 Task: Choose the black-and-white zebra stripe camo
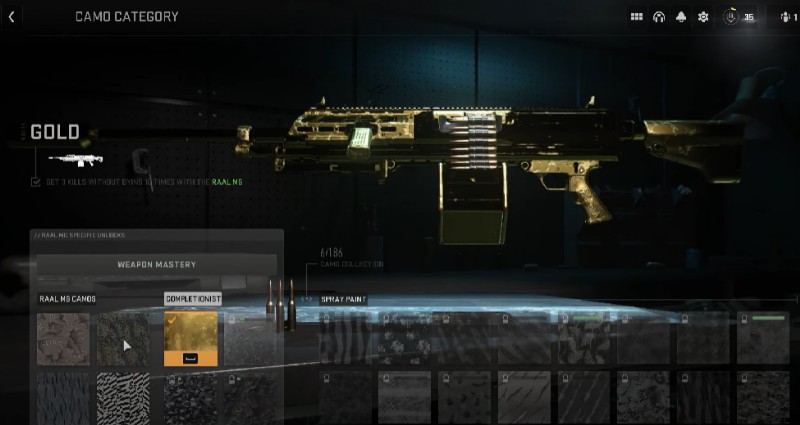coord(123,397)
